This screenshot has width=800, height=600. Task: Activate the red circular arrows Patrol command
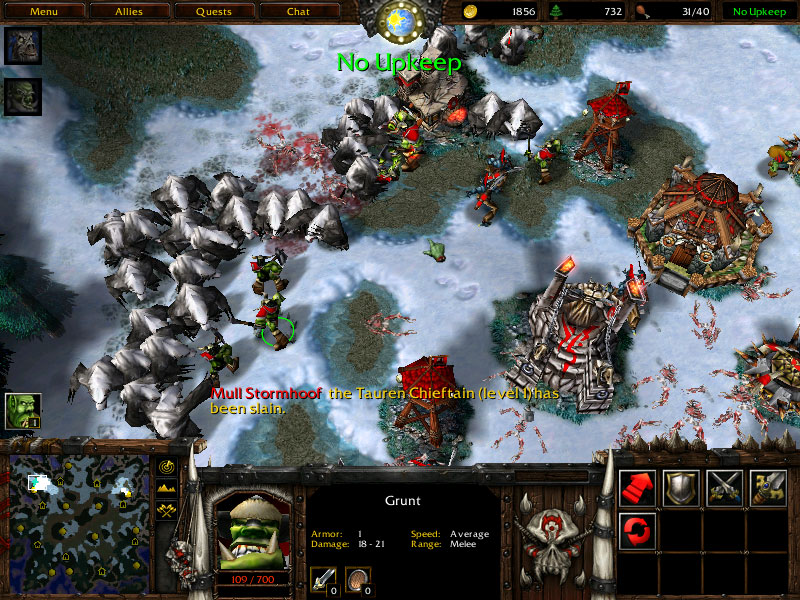click(637, 530)
